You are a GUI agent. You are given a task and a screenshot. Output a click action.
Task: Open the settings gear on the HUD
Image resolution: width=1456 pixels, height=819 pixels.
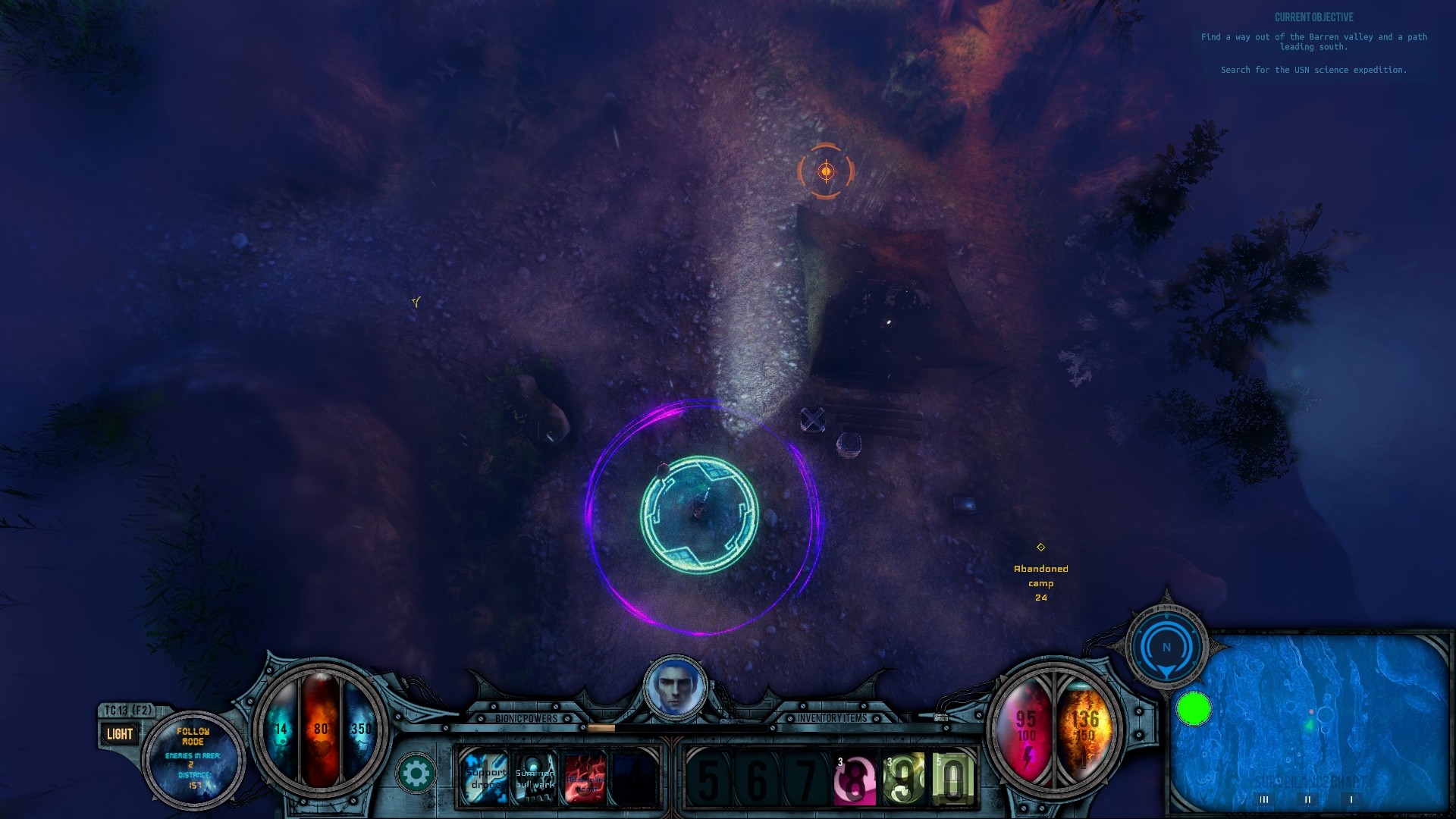[416, 773]
